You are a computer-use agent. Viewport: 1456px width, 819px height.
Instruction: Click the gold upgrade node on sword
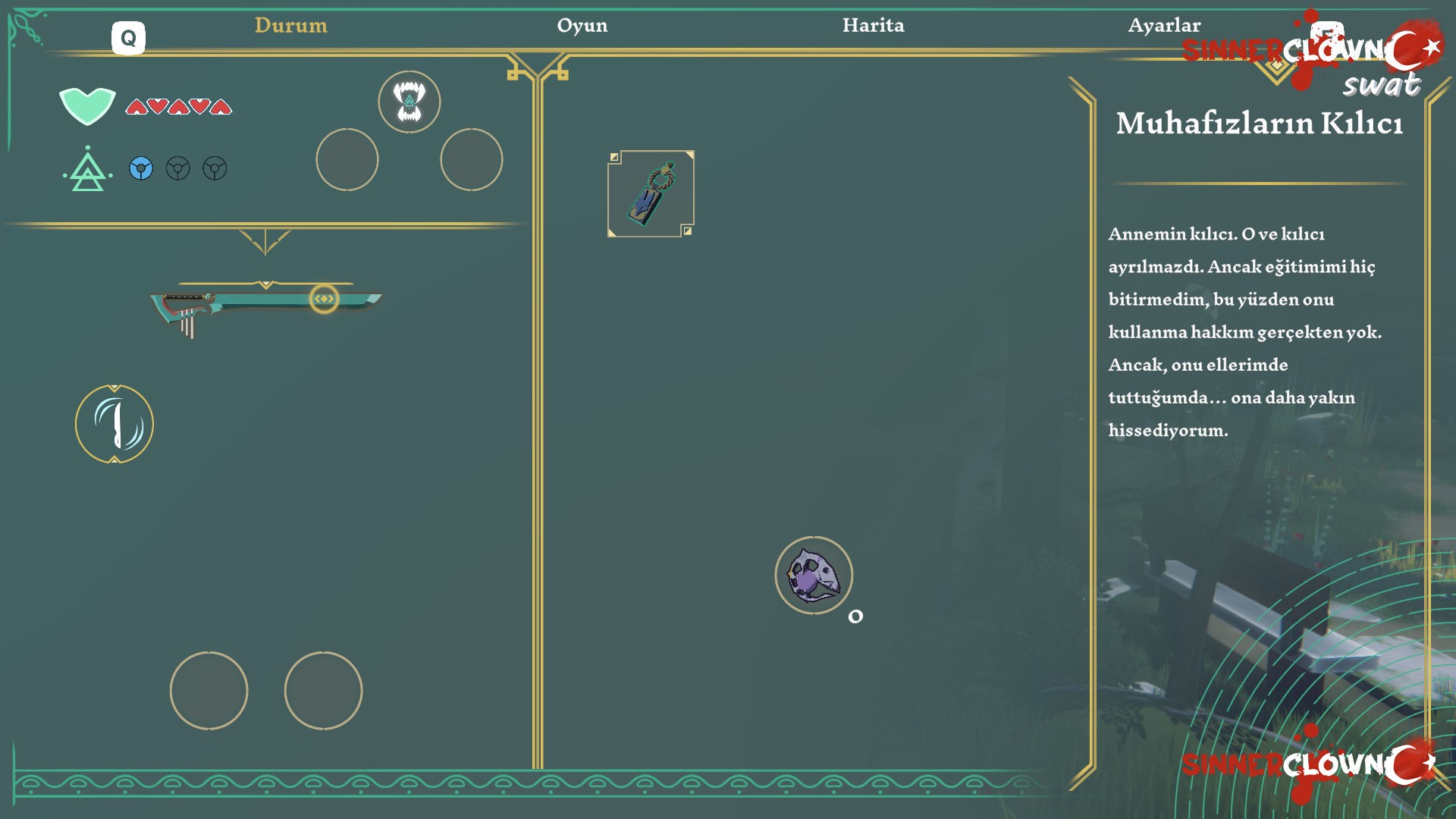coord(324,299)
